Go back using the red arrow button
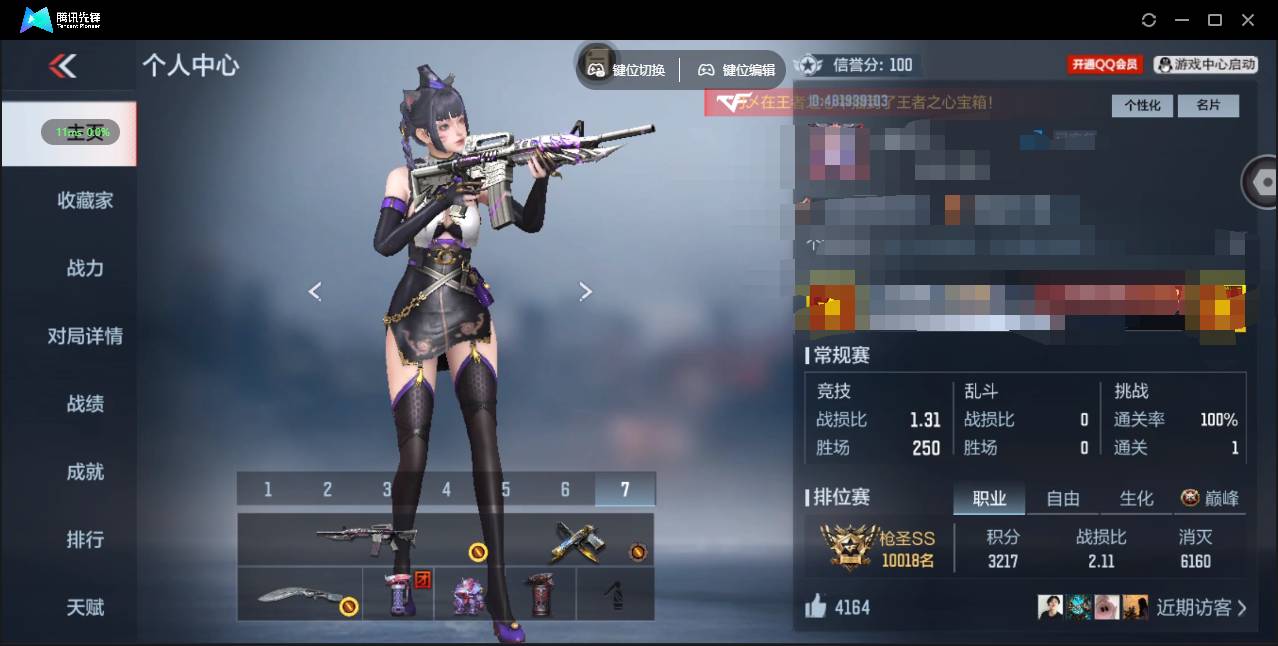The width and height of the screenshot is (1278, 646). pos(63,66)
